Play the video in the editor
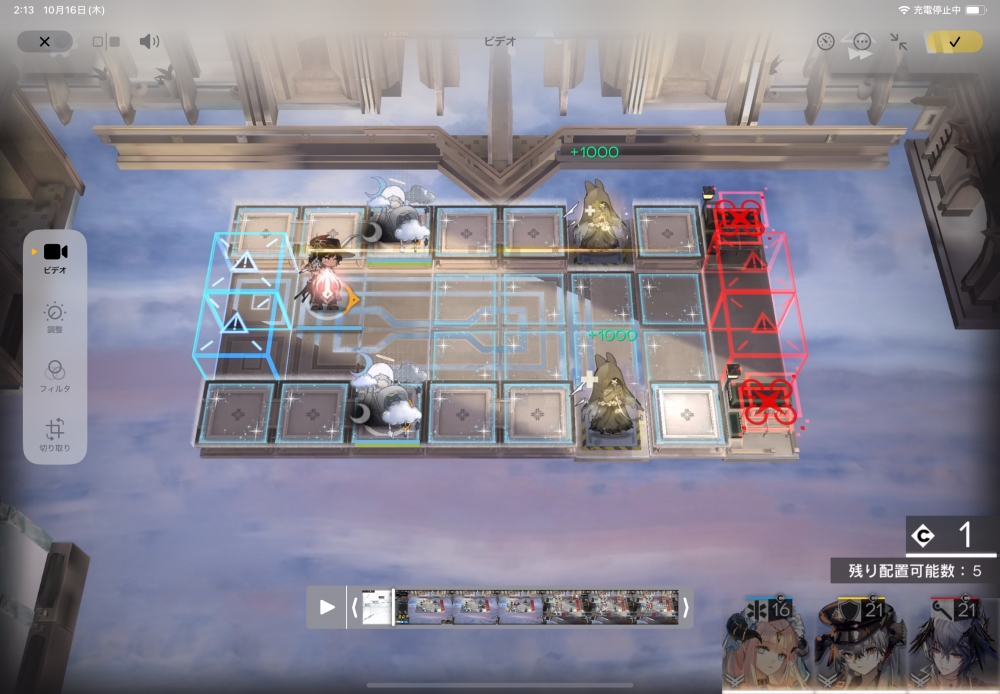This screenshot has height=694, width=1000. coord(327,607)
